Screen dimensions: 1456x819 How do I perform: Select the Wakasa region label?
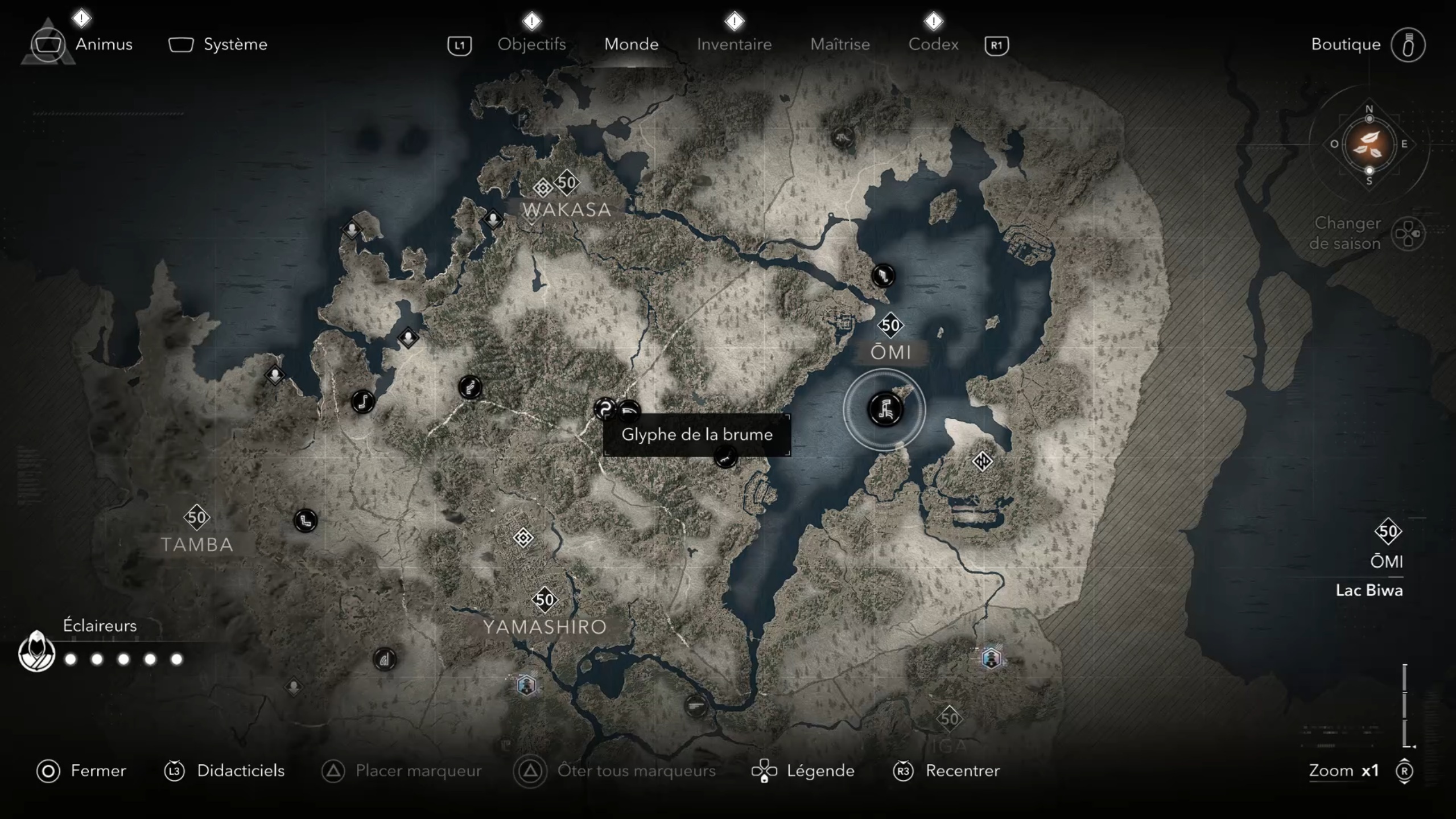tap(567, 209)
